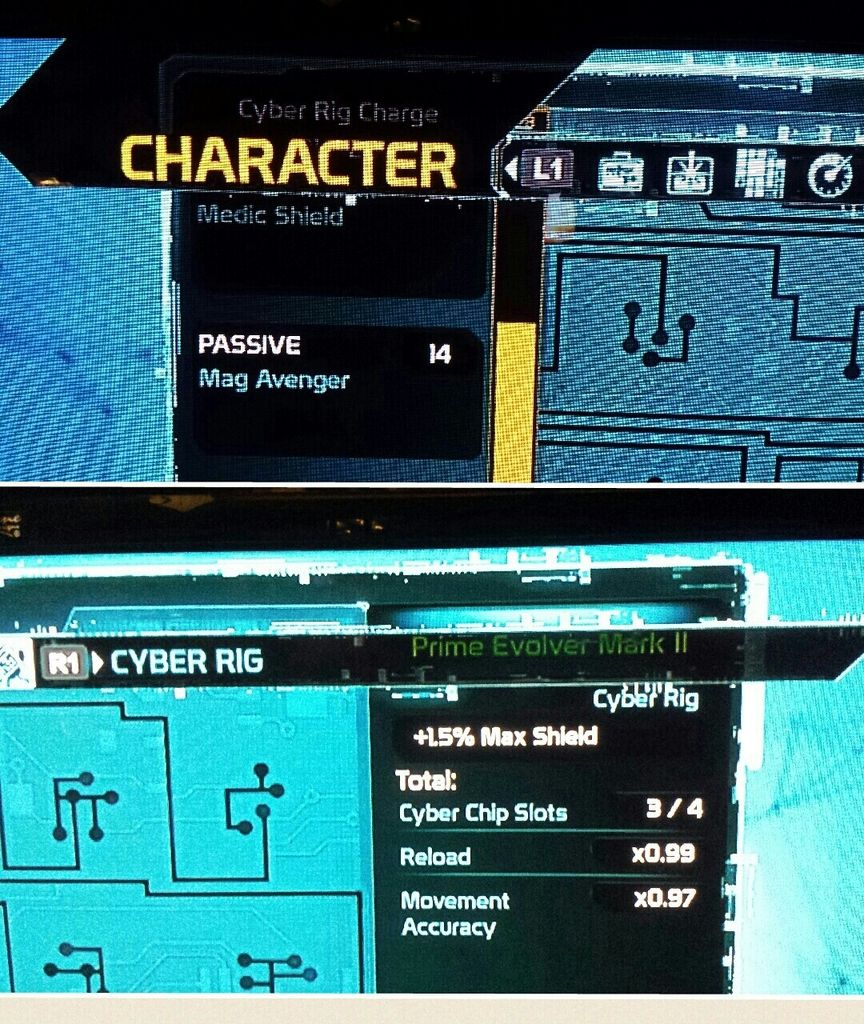Choose the Medic Shield entry
Image resolution: width=864 pixels, height=1024 pixels.
(270, 215)
